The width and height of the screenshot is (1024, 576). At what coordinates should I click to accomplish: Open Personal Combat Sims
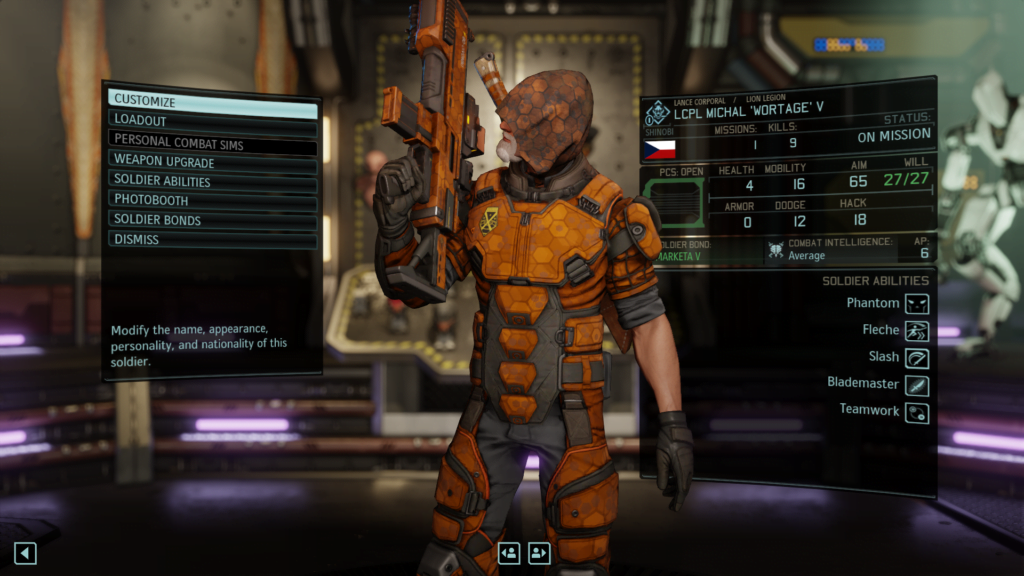(212, 141)
